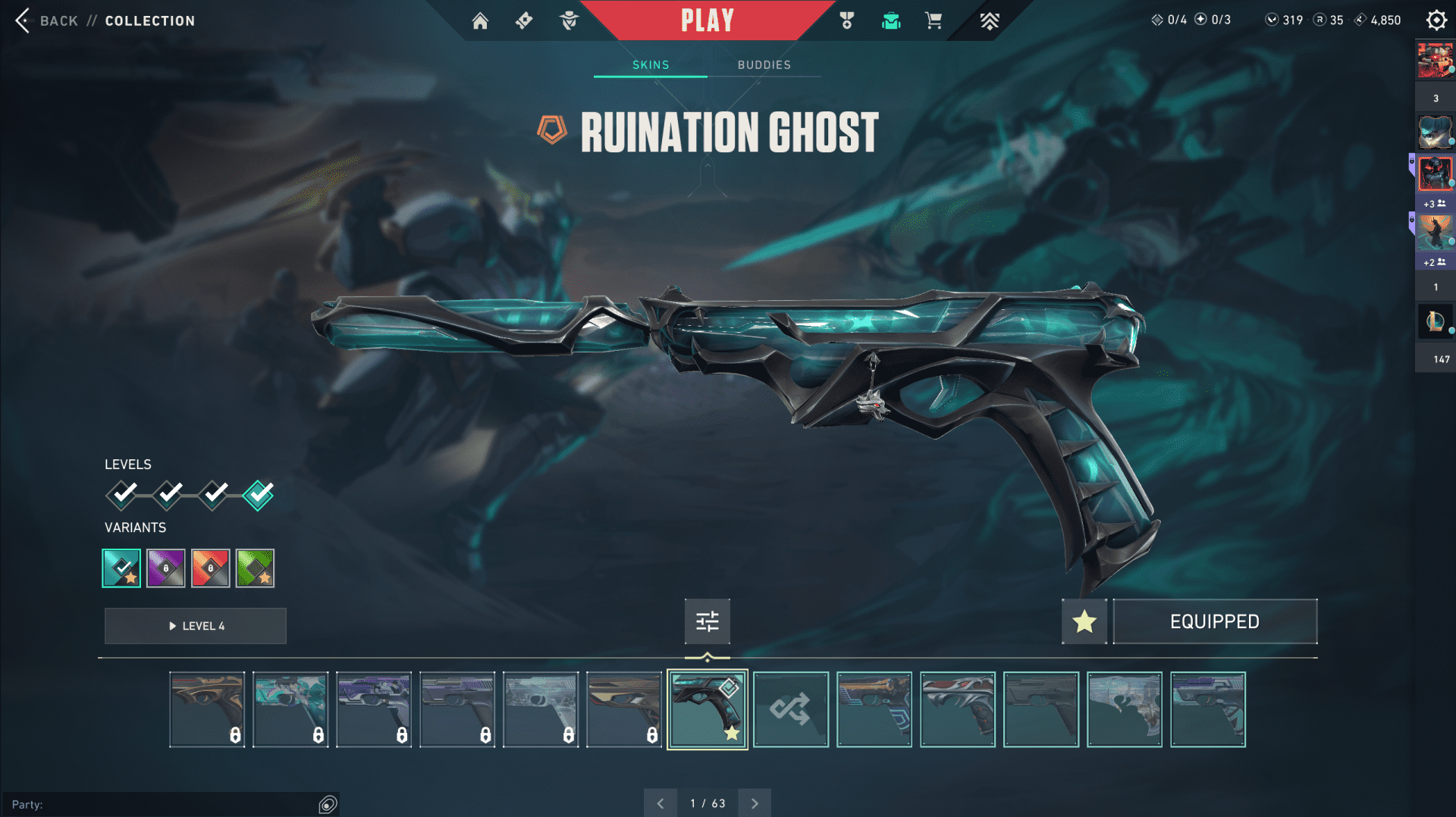Go to the previous skin page
This screenshot has height=817, width=1456.
click(661, 803)
